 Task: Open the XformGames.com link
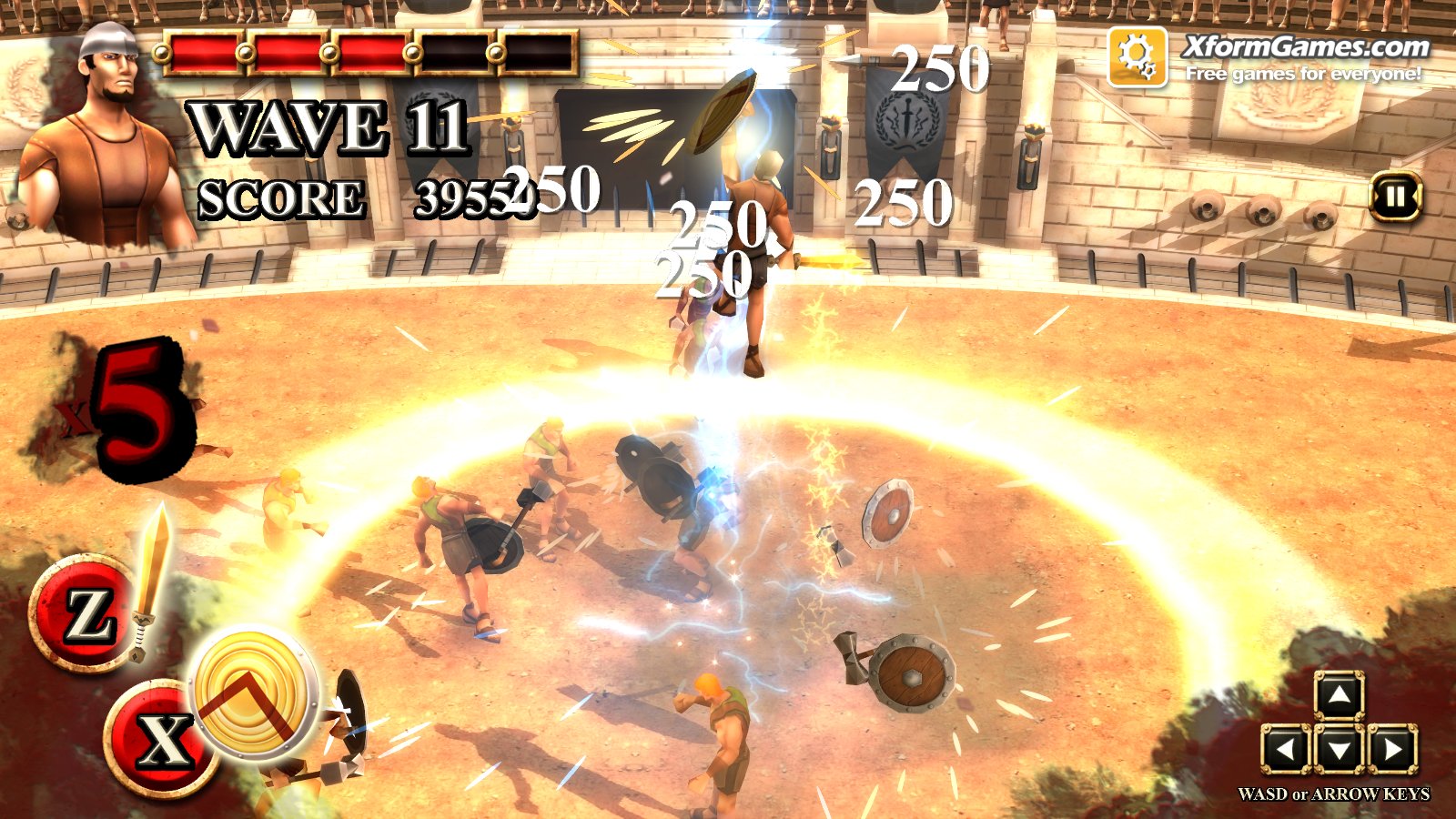pos(1305,47)
